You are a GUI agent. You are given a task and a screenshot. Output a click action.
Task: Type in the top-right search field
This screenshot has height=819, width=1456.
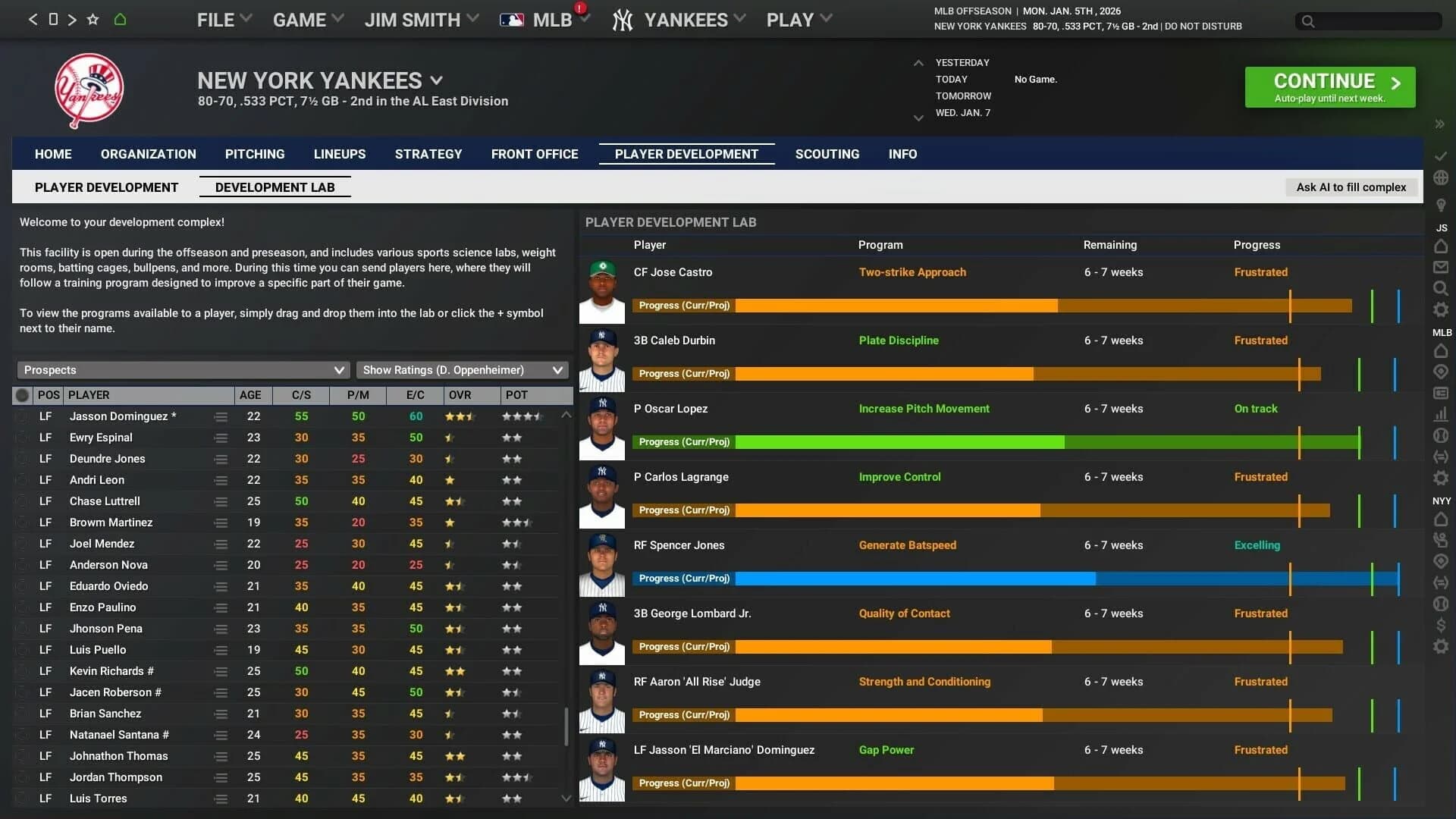(1369, 22)
